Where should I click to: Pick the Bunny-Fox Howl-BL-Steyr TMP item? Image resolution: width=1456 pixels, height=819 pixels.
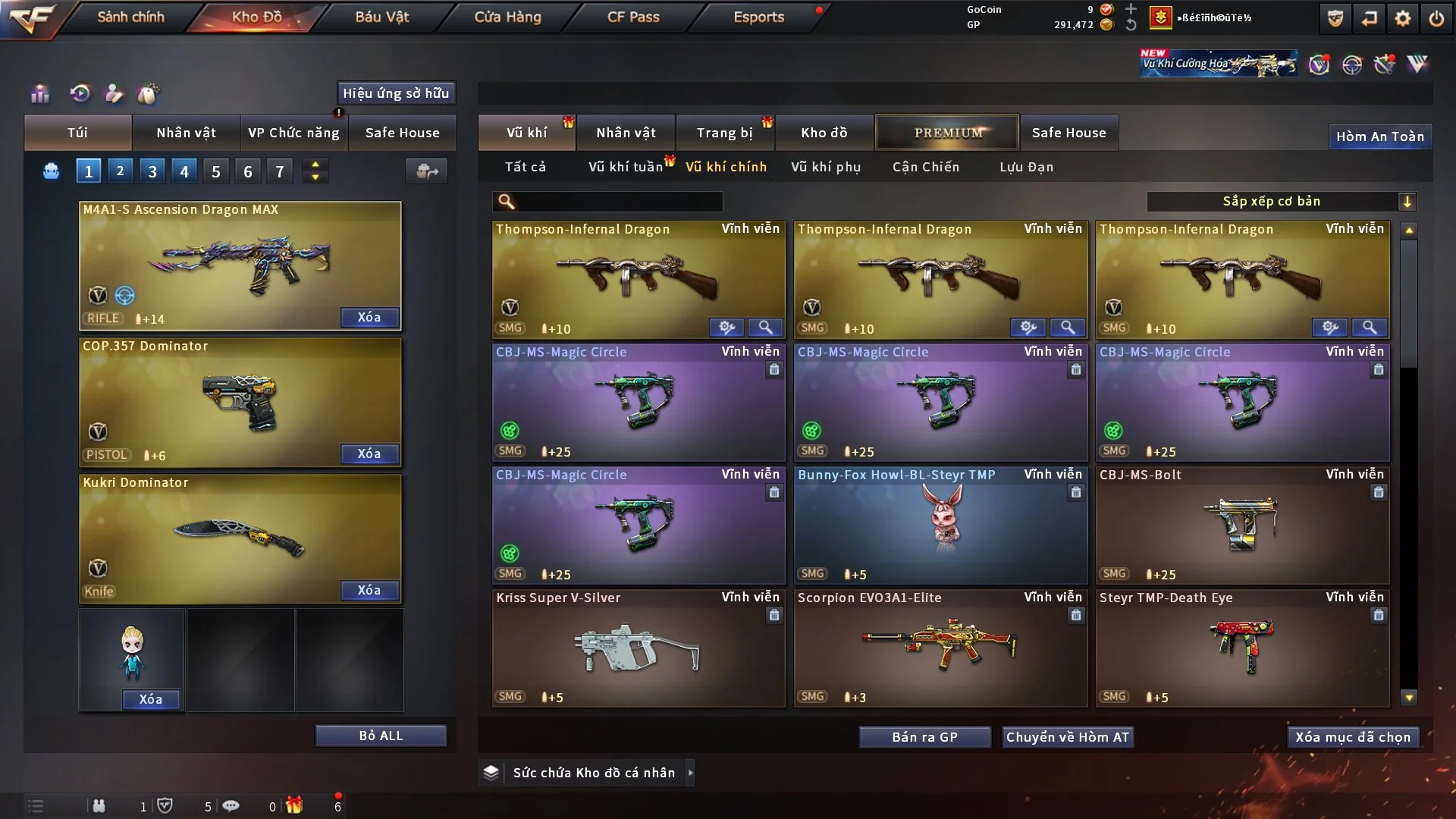point(940,525)
